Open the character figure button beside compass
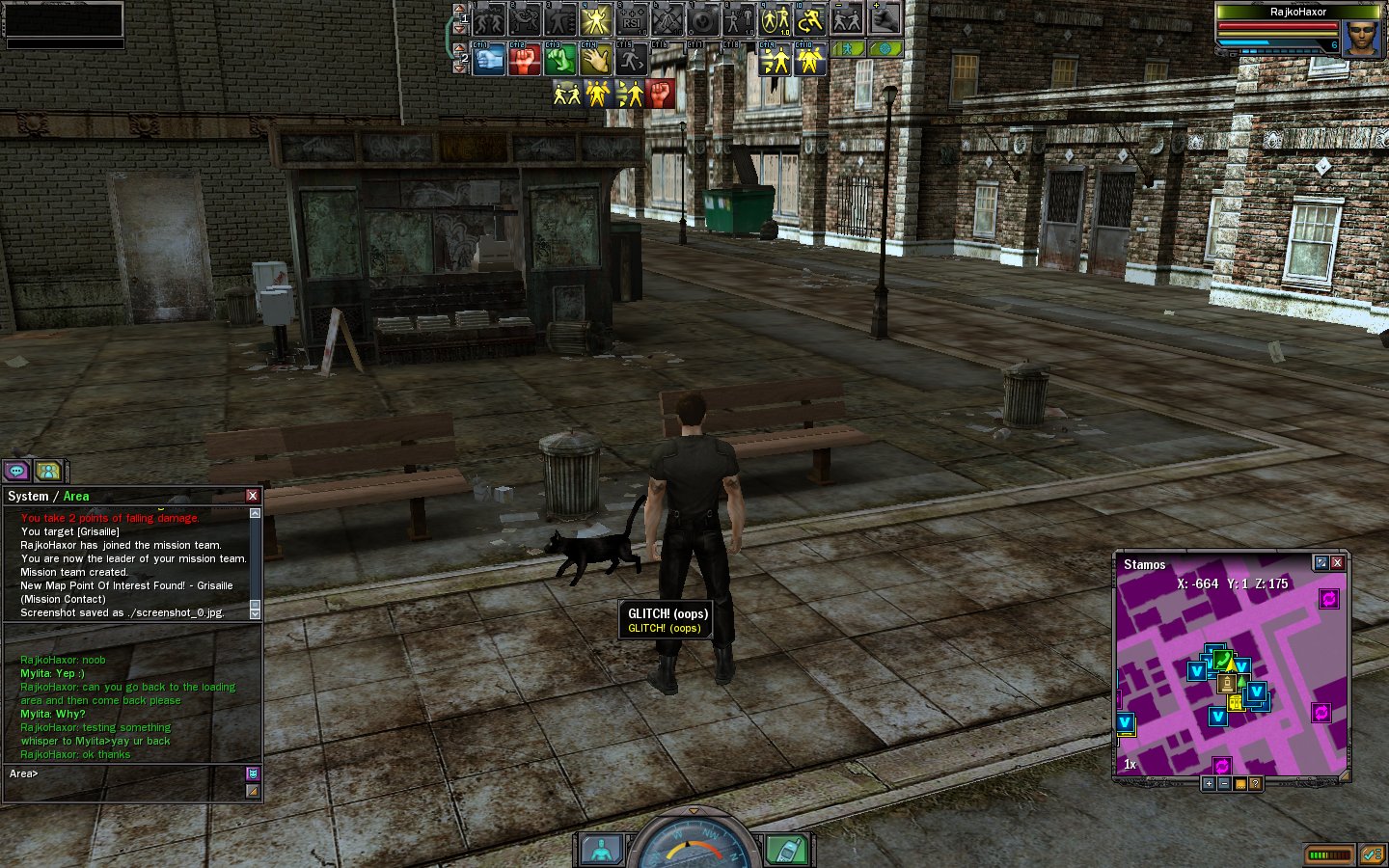Screen dimensions: 1389x868 tap(602, 850)
